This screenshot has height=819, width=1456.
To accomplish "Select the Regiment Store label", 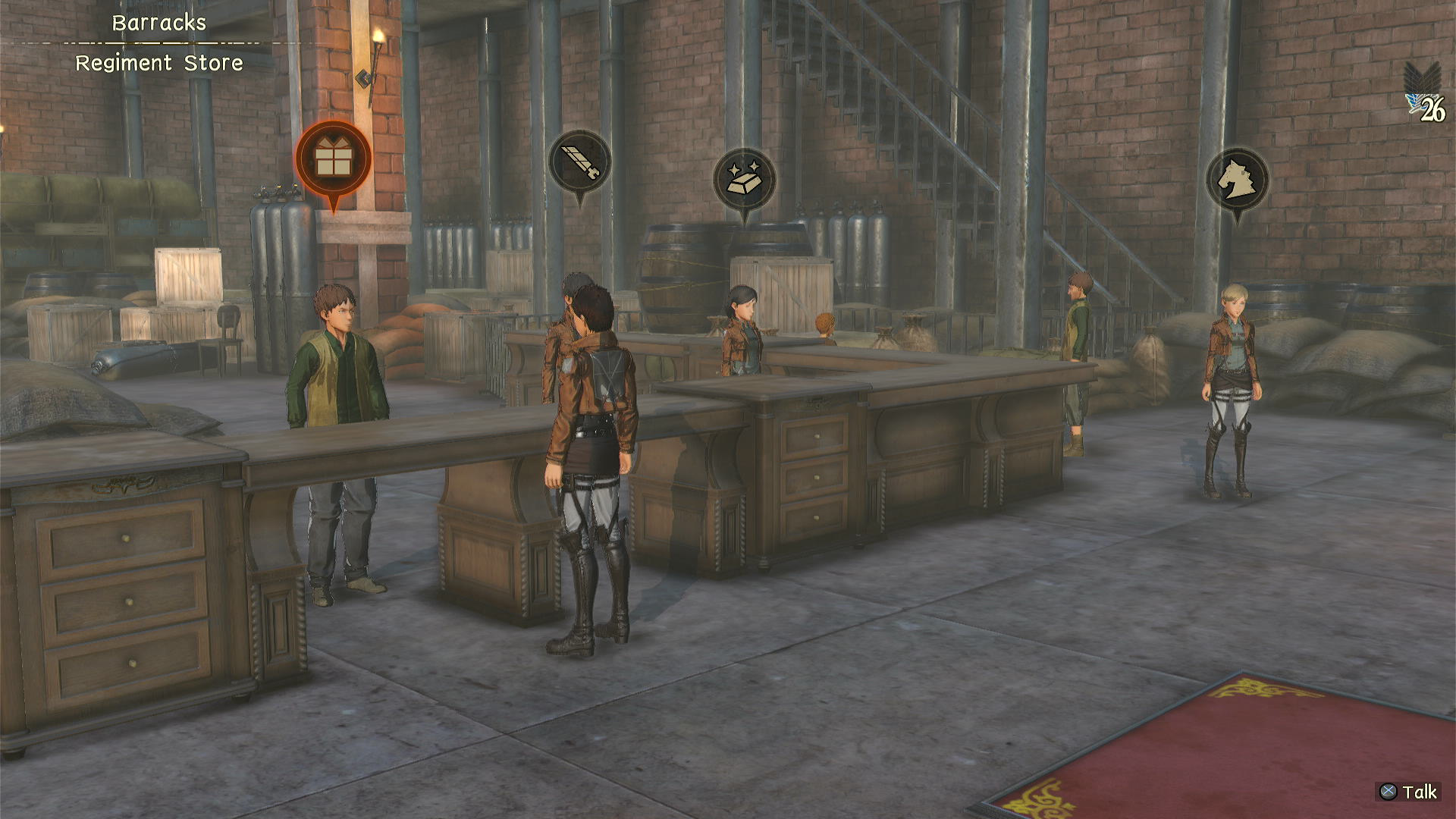I will [160, 64].
